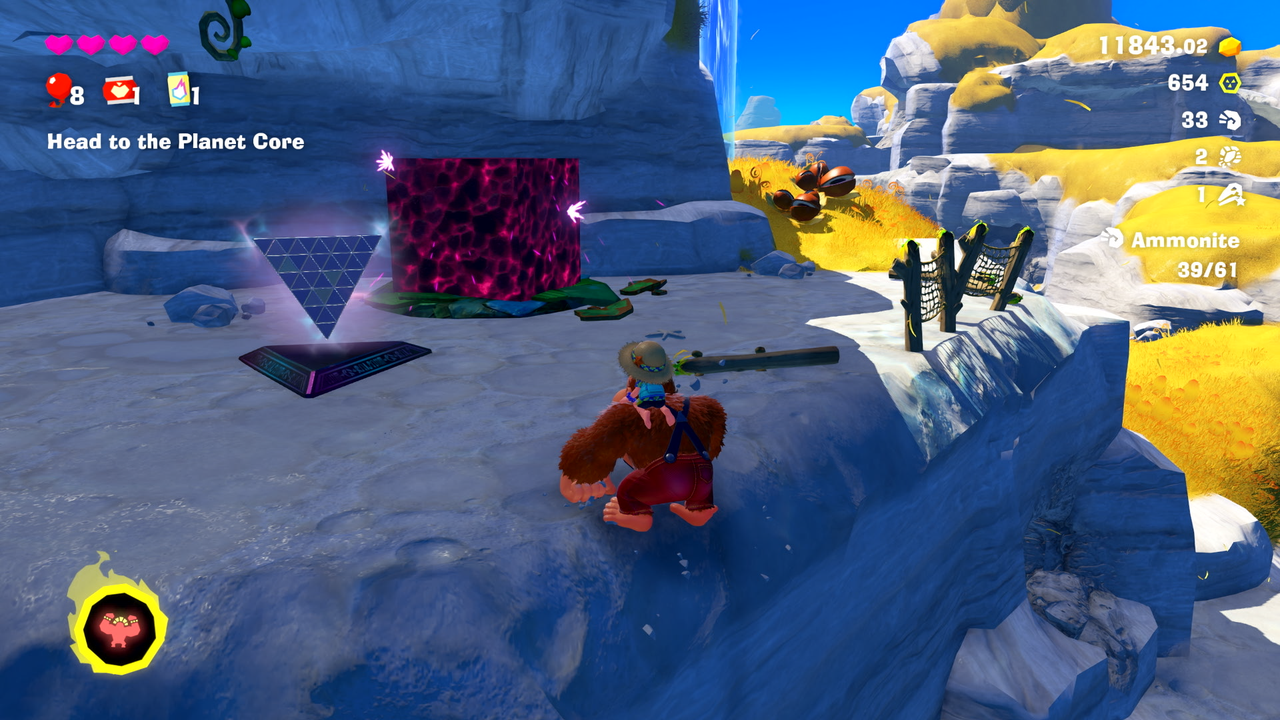Use the red heart juice can
This screenshot has width=1280, height=720.
coord(119,91)
